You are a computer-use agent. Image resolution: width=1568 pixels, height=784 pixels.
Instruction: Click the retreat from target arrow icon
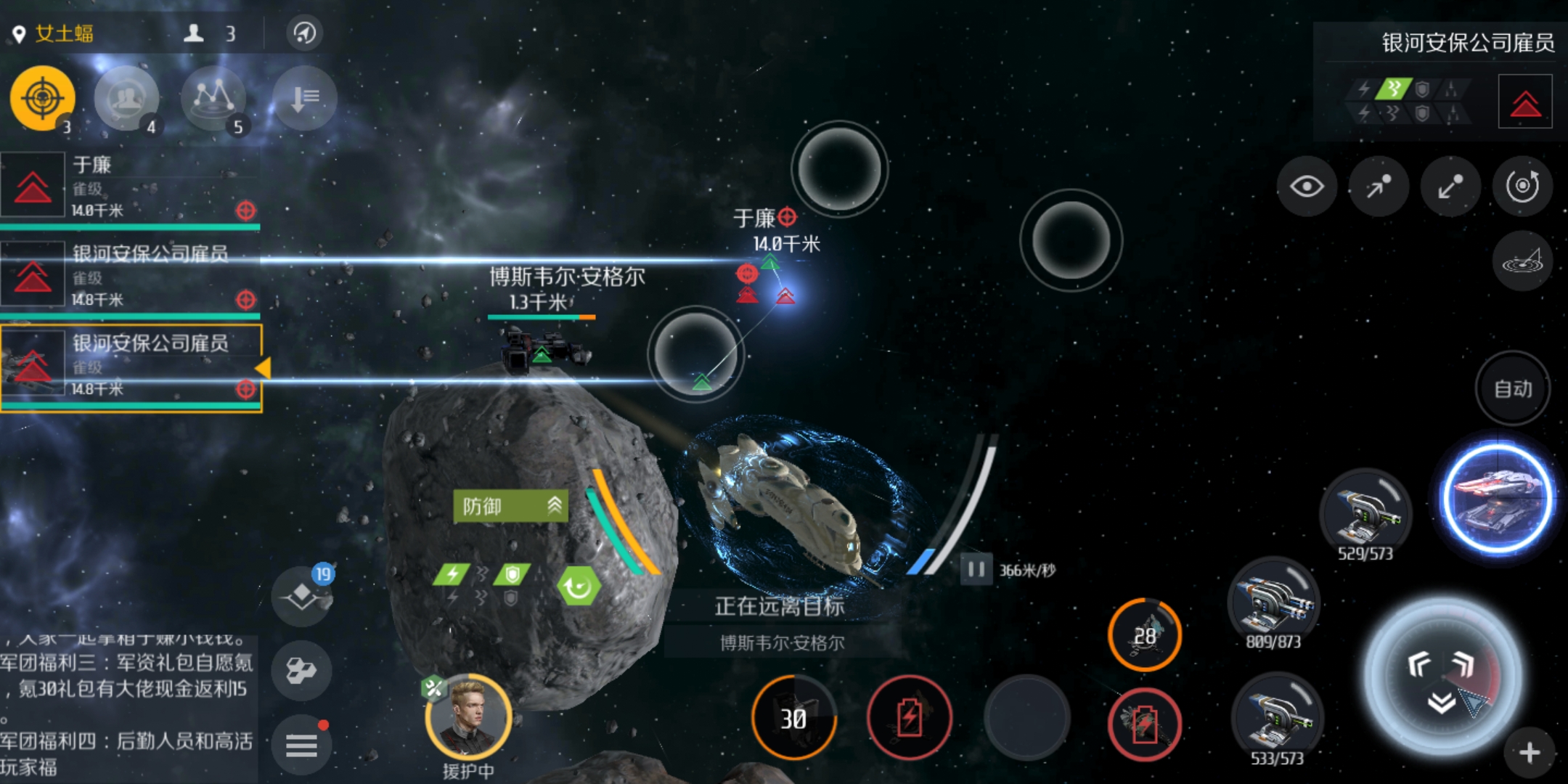1450,187
